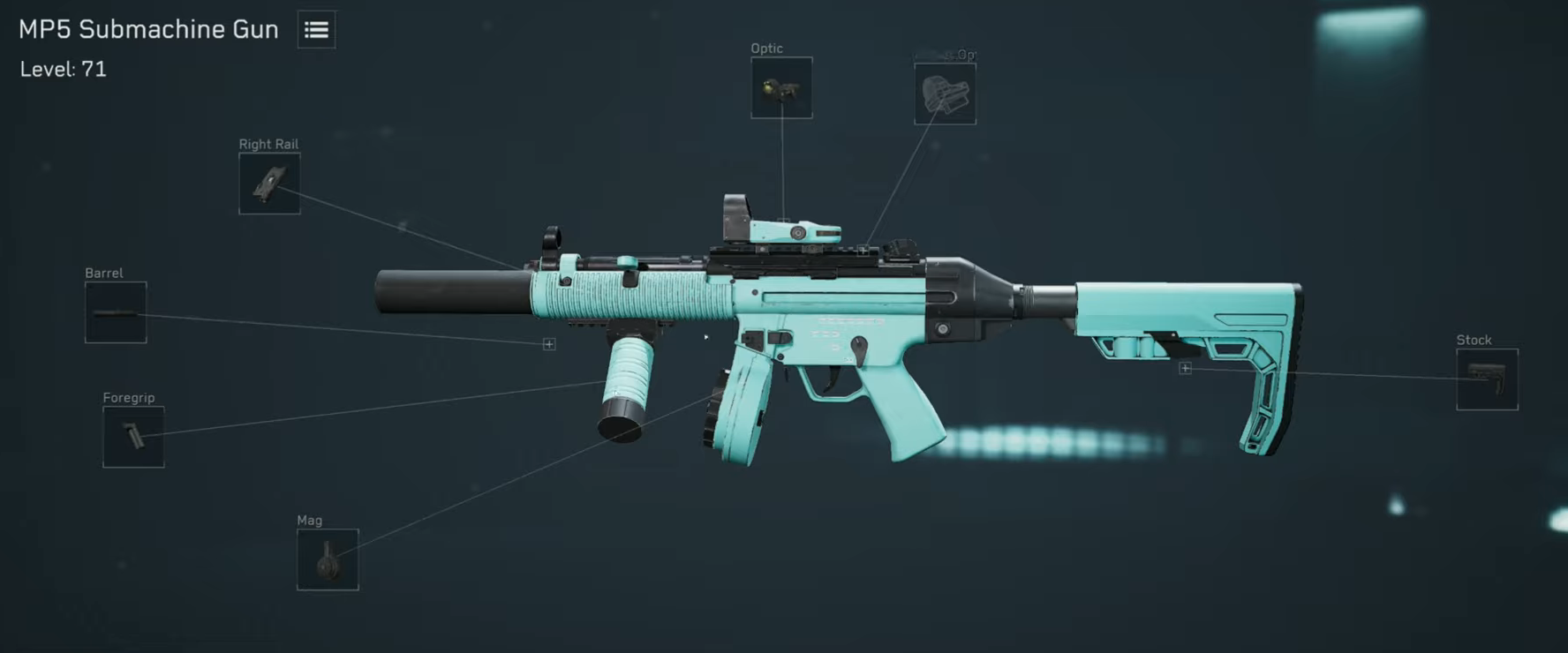Screen dimensions: 1568x653
Task: Click the Stock label text
Action: click(x=1474, y=339)
